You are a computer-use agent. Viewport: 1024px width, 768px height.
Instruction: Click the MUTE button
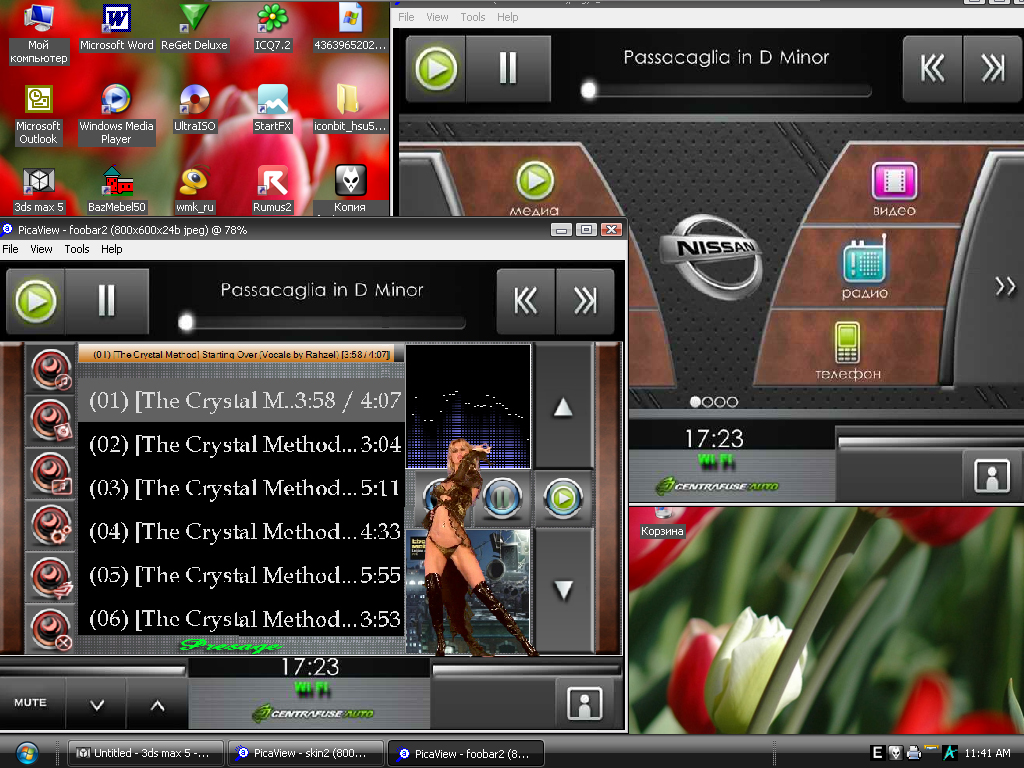click(31, 703)
